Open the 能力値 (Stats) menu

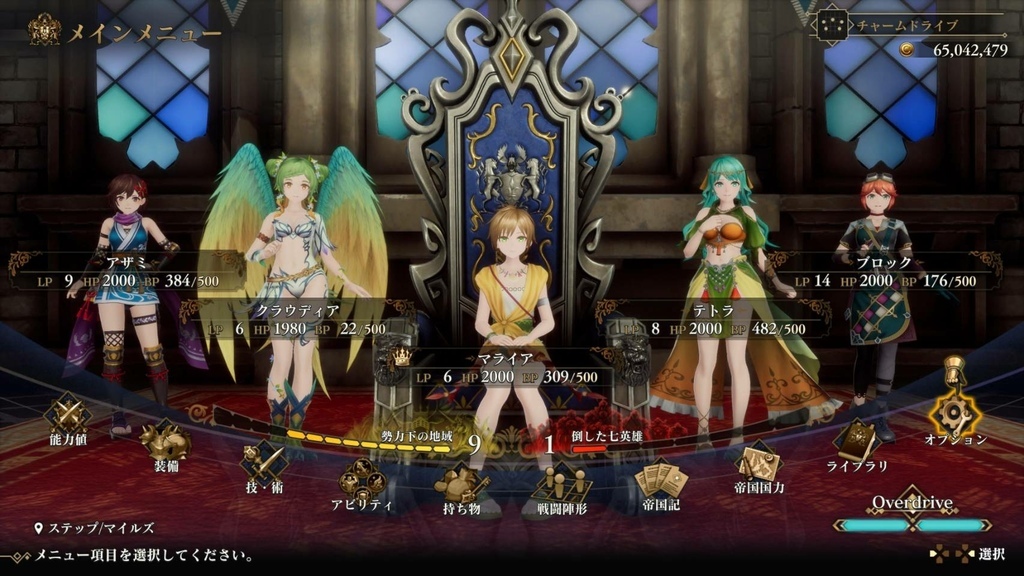click(x=68, y=418)
